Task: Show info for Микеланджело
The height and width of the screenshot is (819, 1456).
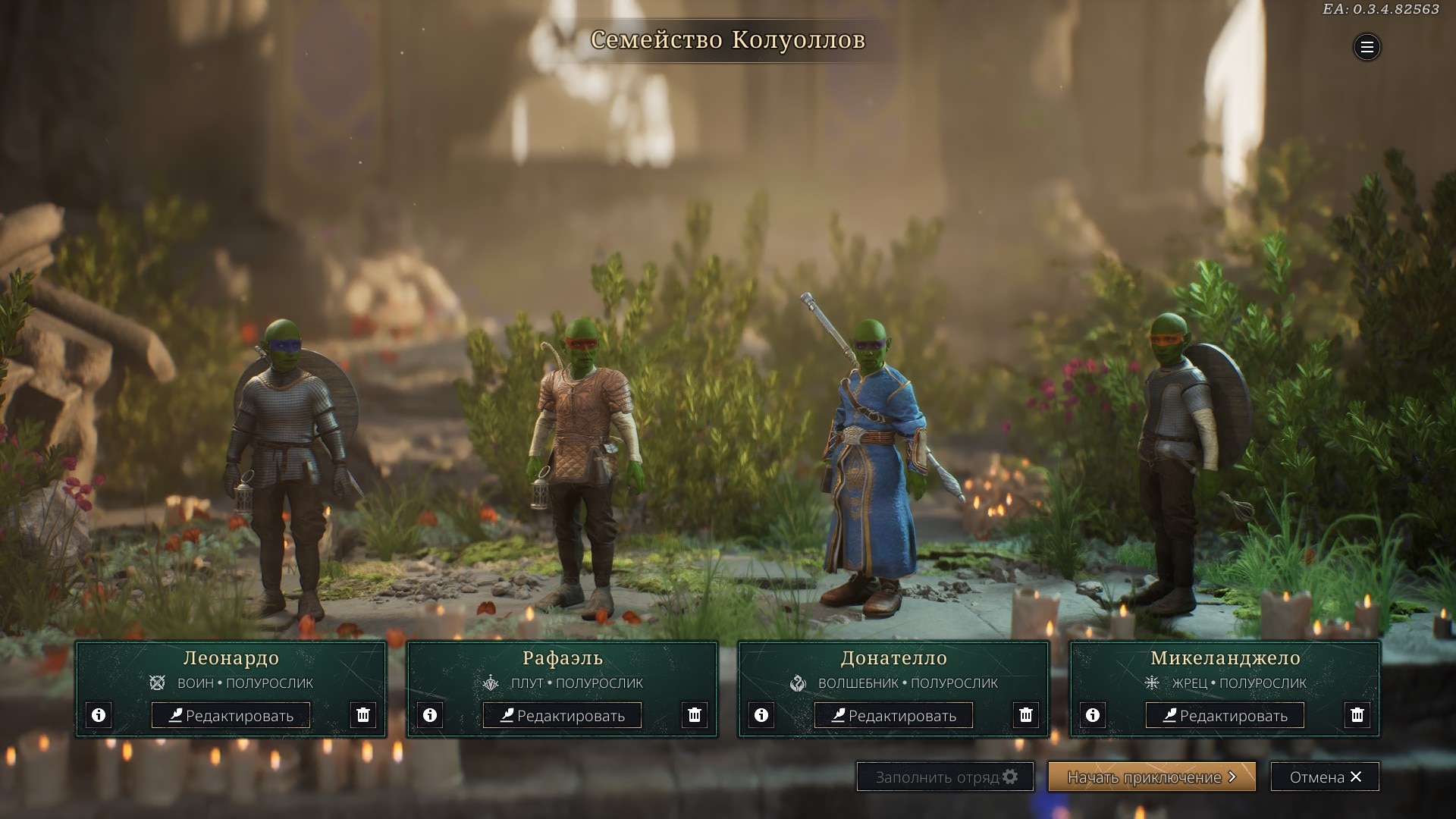Action: point(1093,715)
